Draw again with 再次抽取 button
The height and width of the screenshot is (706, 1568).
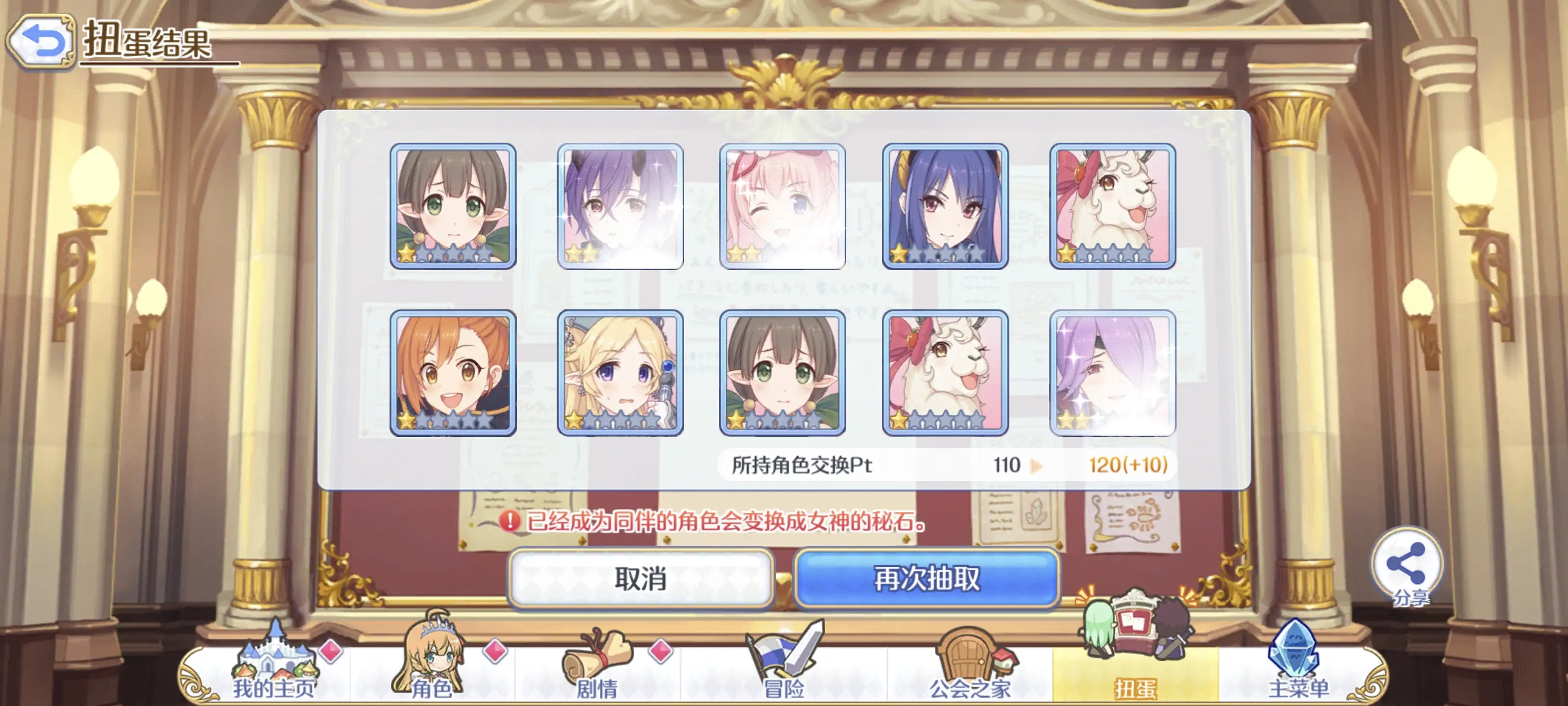coord(927,579)
